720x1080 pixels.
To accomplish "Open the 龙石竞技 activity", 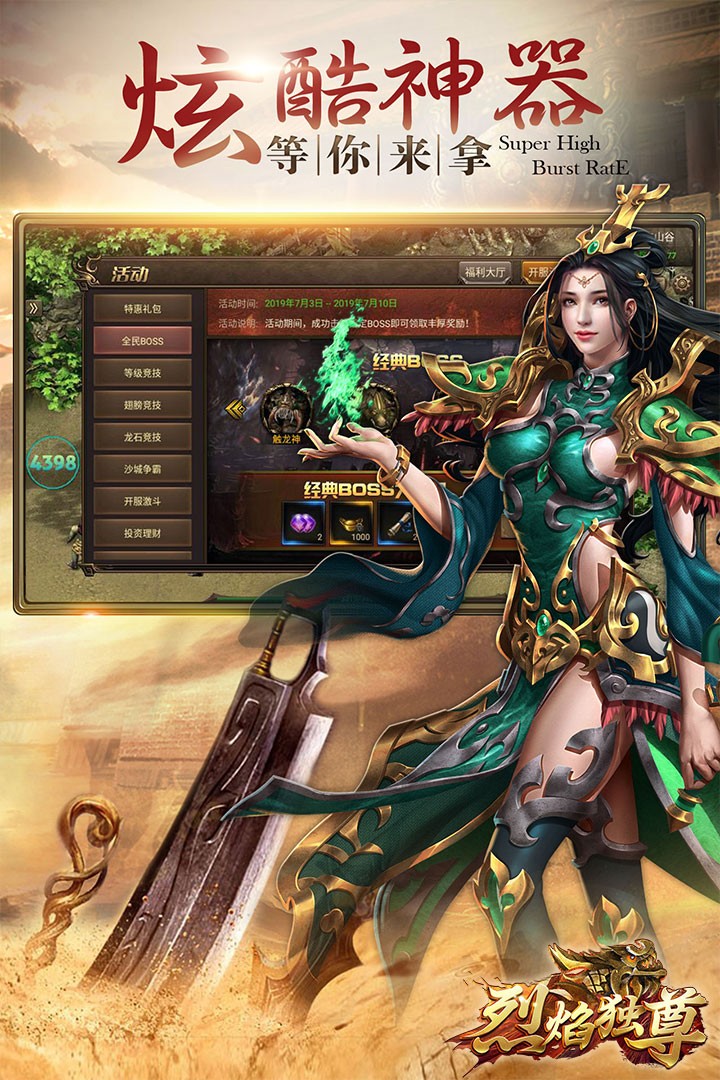I will coord(142,437).
